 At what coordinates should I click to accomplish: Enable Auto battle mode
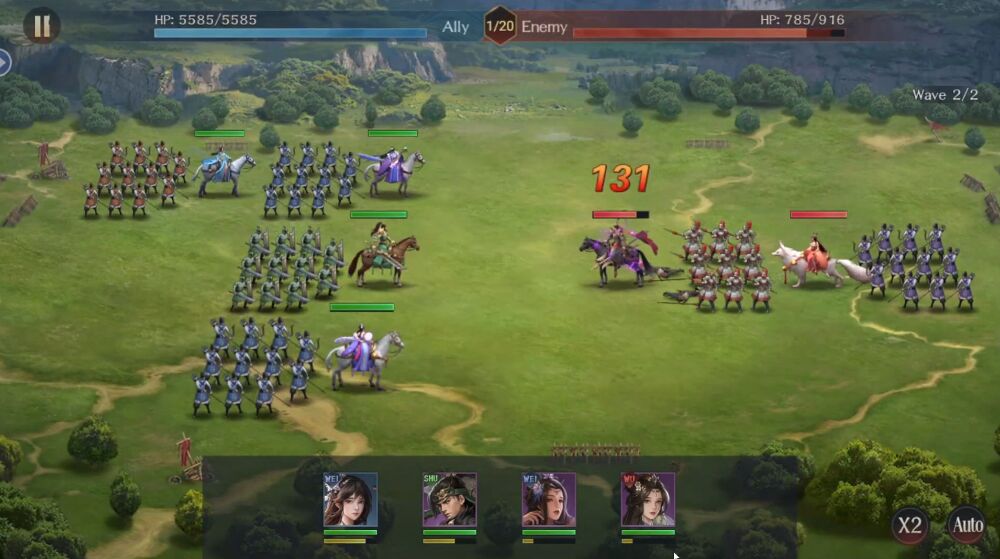click(967, 525)
